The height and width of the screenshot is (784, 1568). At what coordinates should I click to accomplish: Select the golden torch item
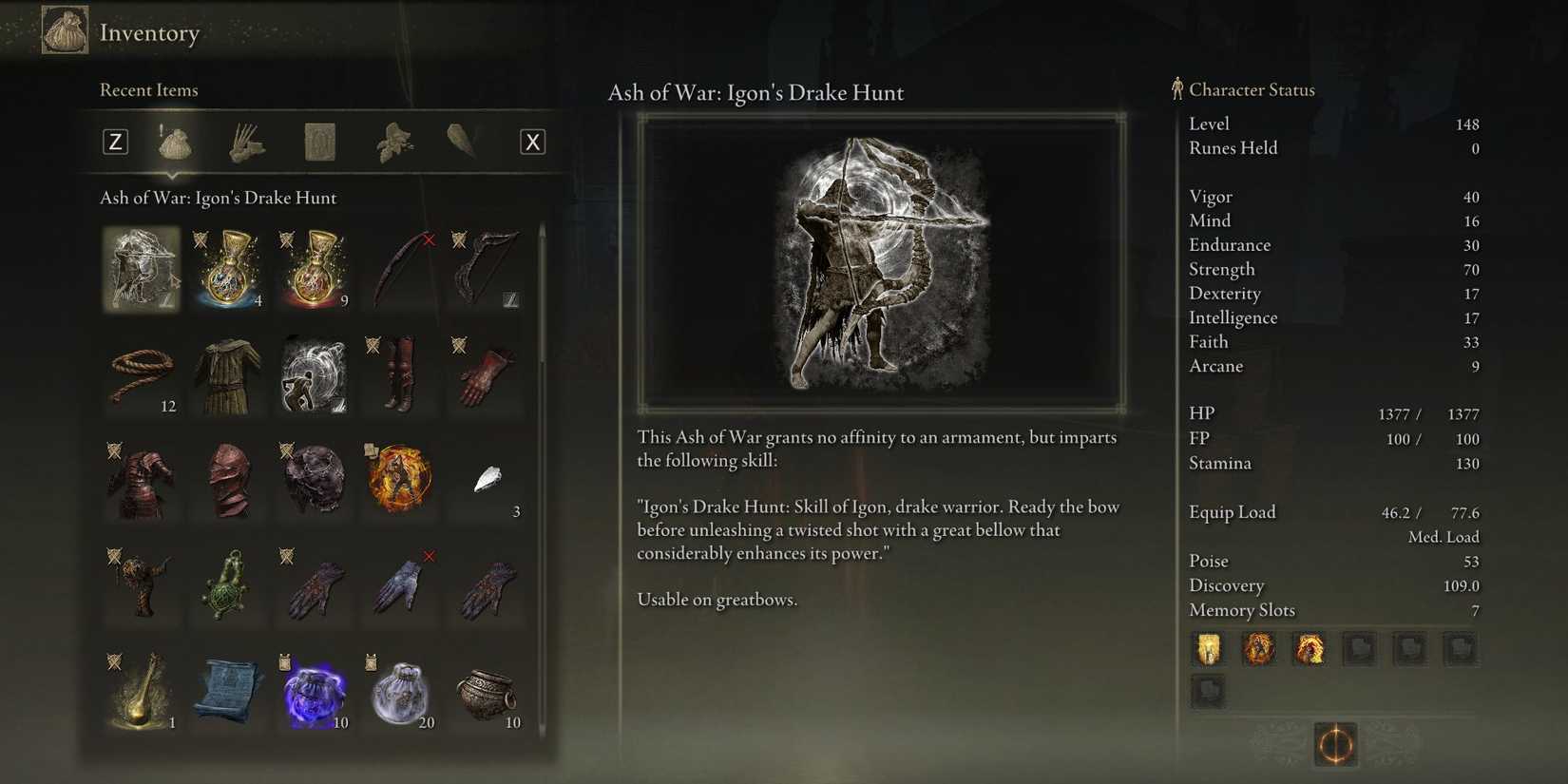tap(142, 691)
